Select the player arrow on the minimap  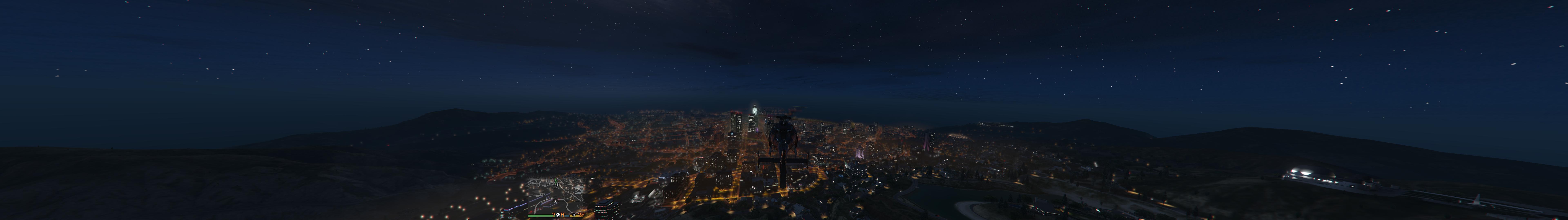(556, 202)
